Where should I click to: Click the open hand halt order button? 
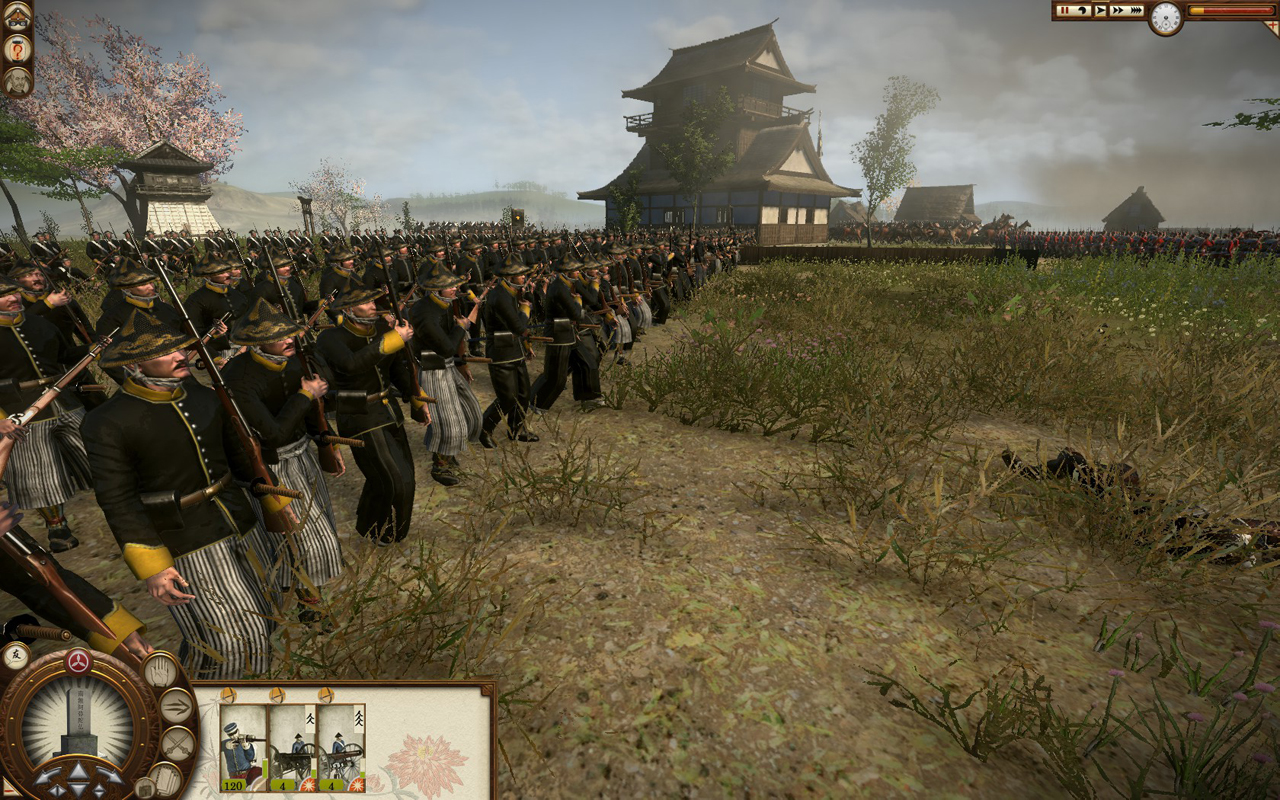160,670
